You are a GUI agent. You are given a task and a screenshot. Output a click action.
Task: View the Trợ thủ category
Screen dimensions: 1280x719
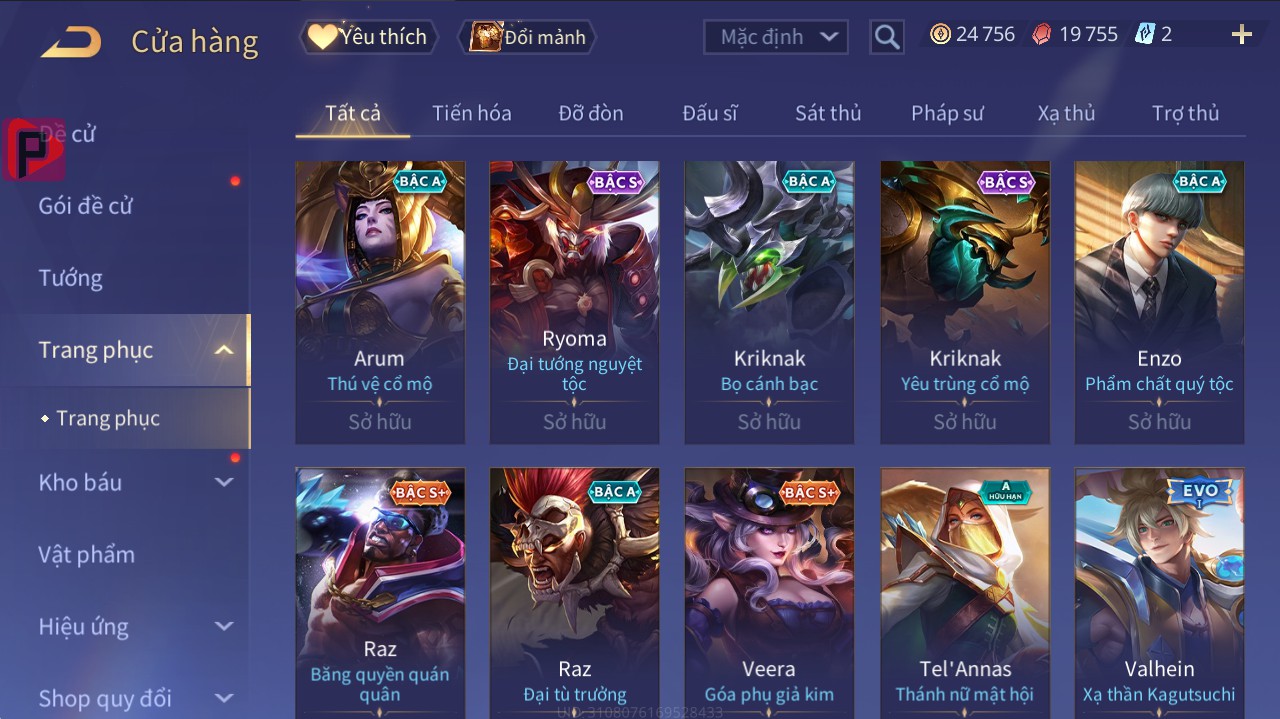pos(1185,113)
